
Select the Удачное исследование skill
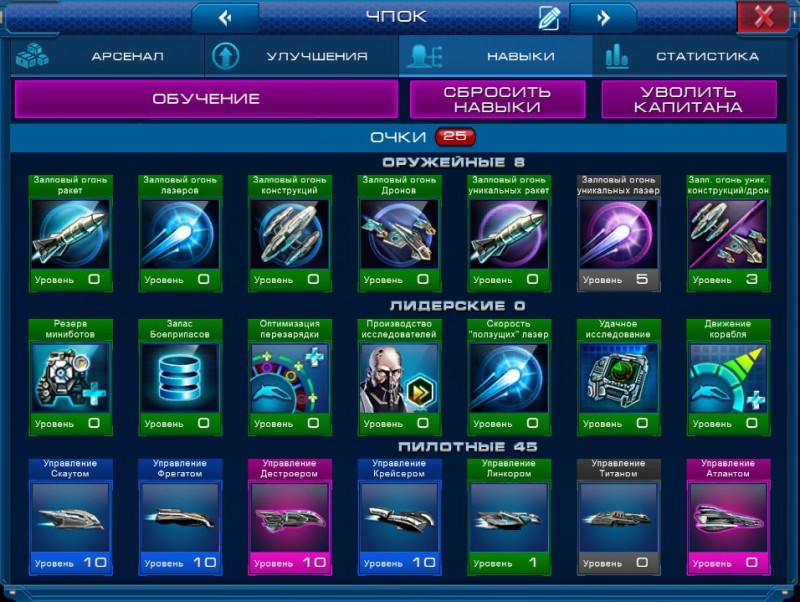618,377
